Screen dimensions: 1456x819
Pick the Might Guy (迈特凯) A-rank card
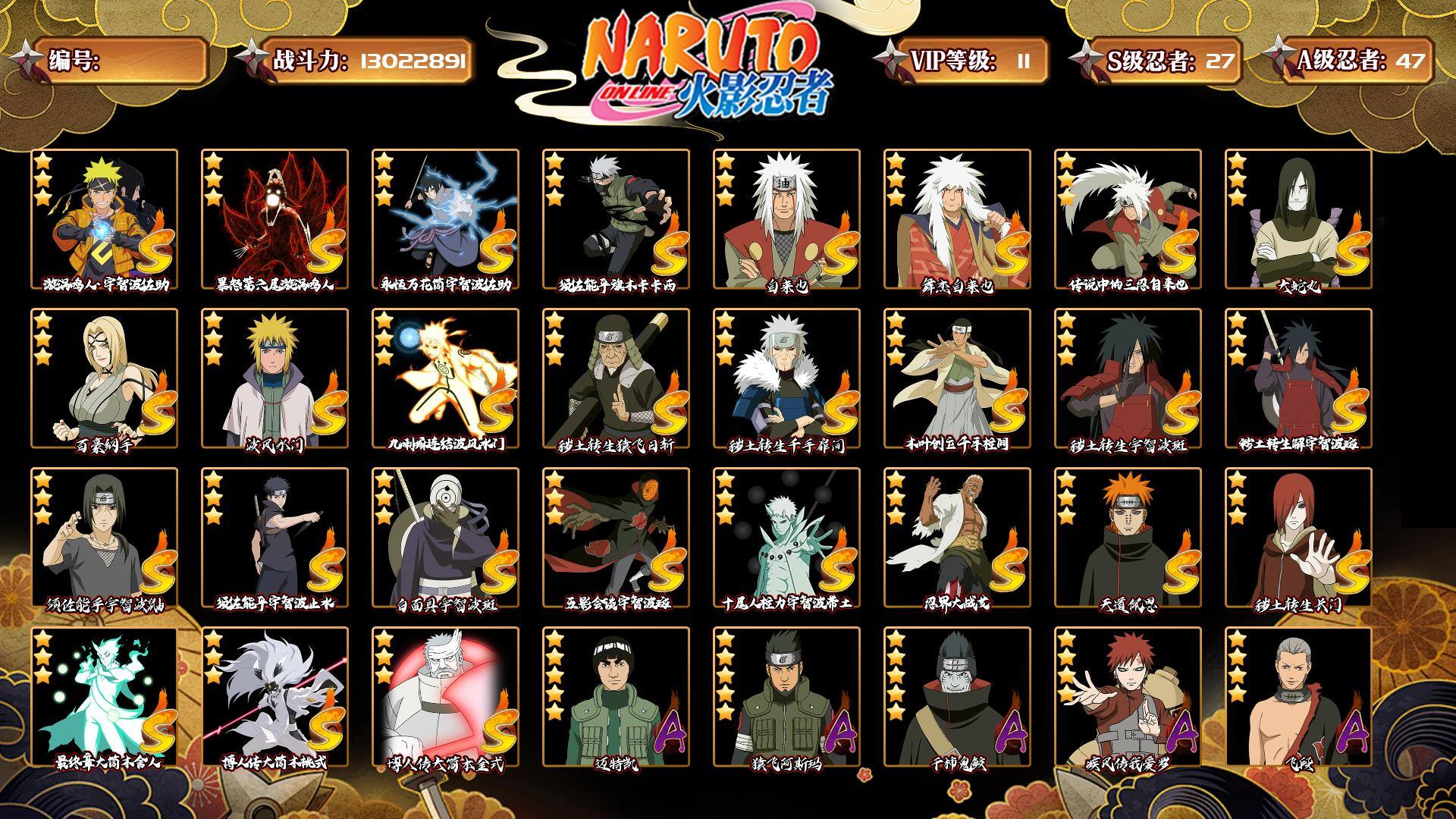616,697
